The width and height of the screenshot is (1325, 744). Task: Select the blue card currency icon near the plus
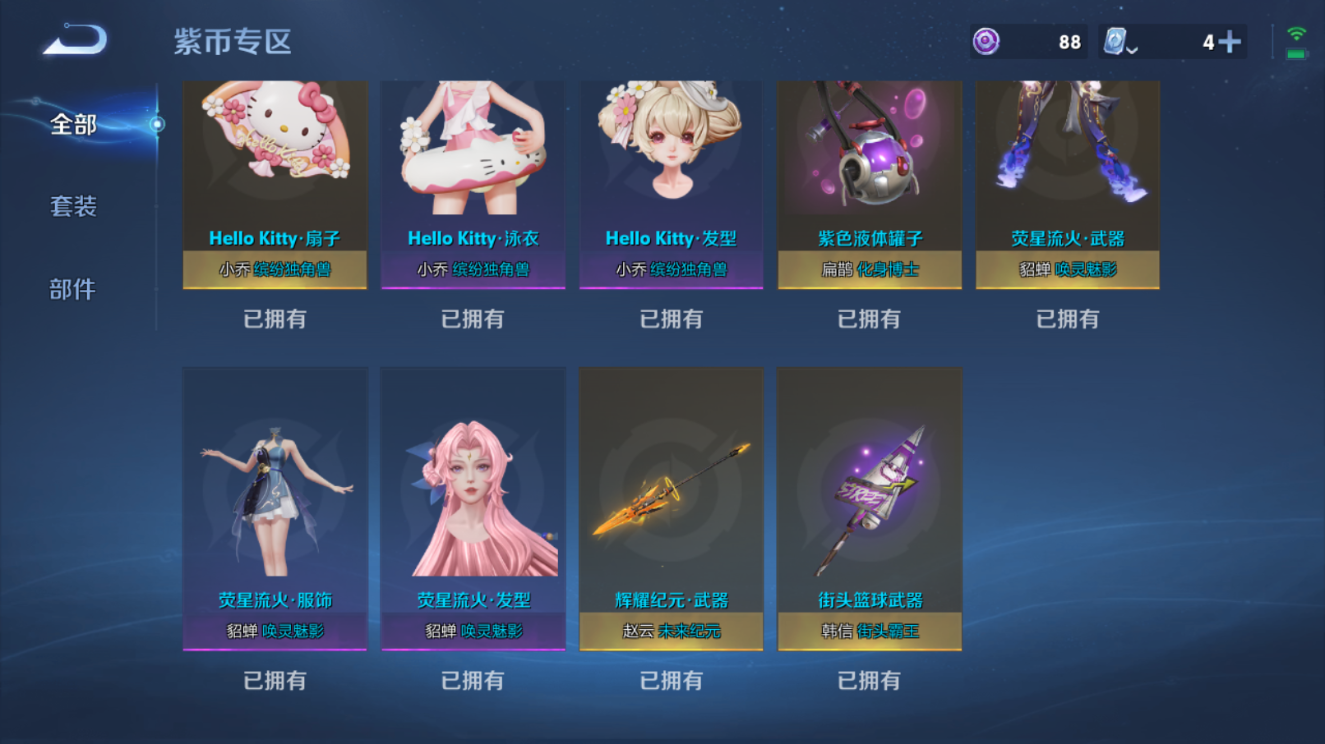(1113, 41)
